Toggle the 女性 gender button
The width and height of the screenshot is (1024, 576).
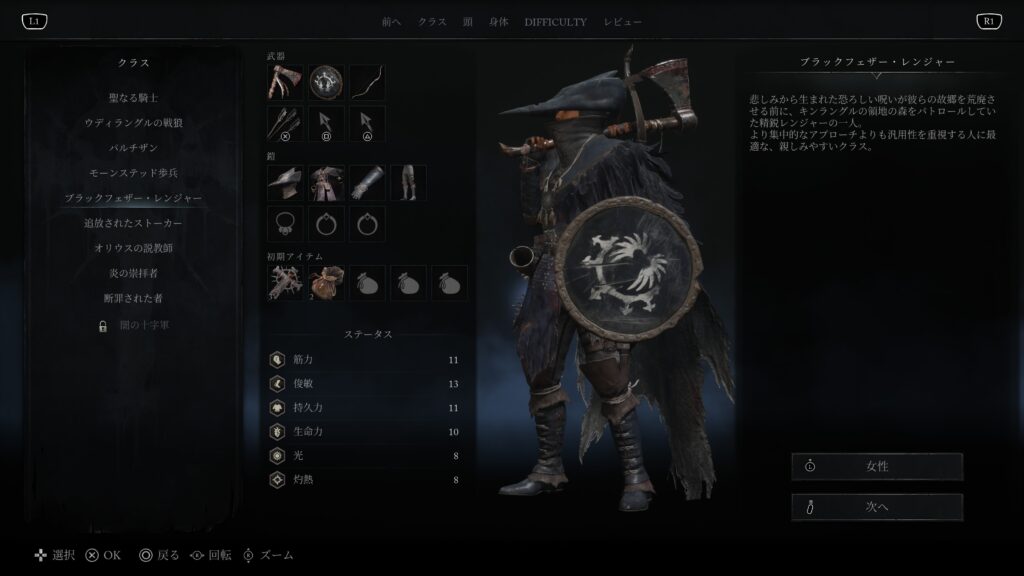[x=876, y=467]
